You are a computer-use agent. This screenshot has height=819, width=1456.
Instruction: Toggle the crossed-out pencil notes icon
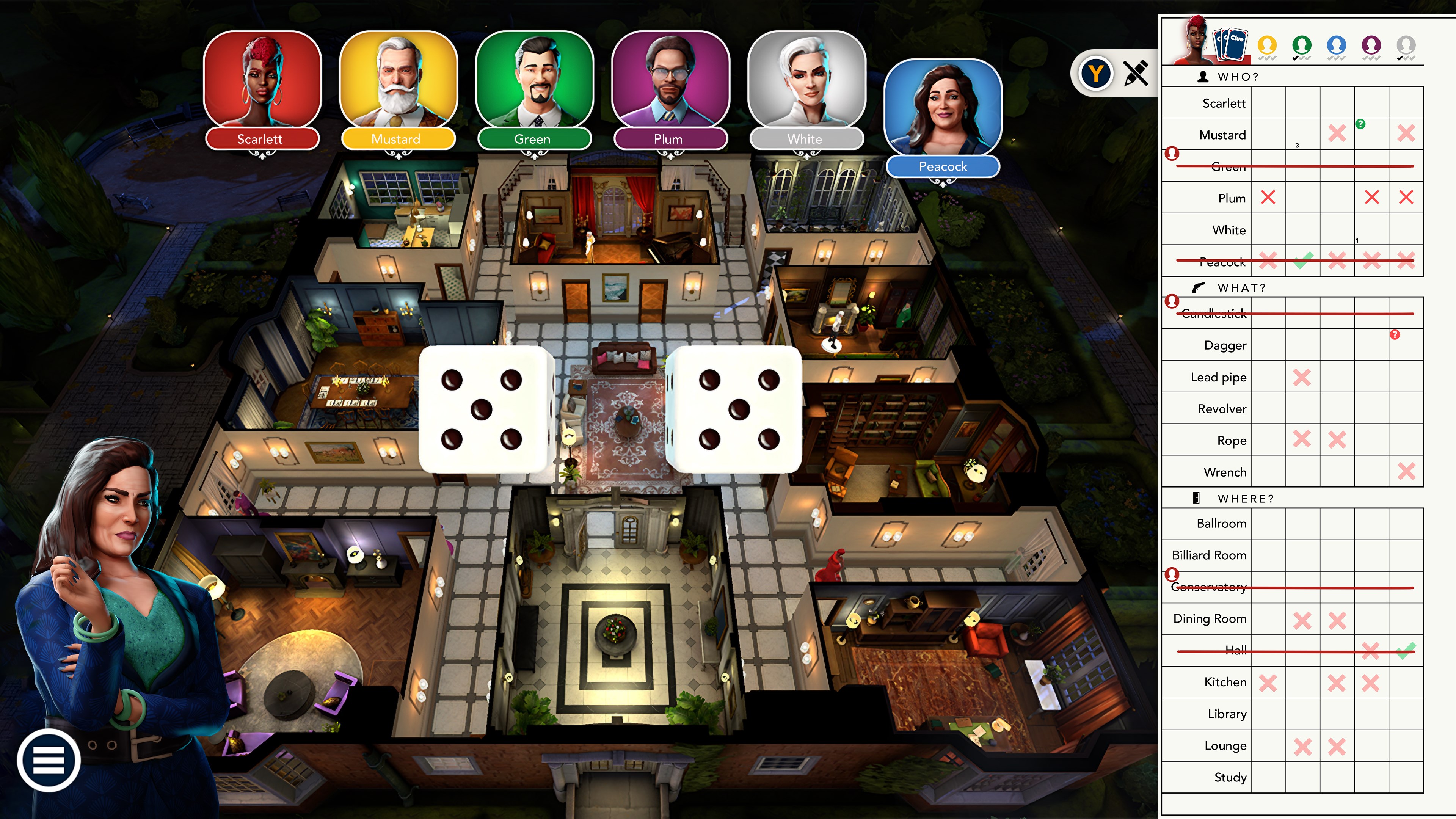pos(1136,73)
